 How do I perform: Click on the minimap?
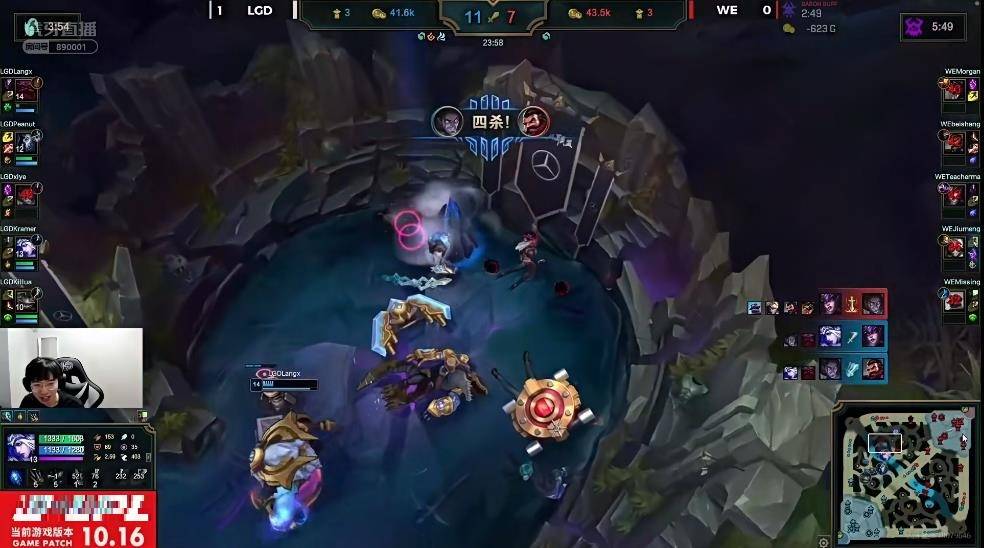(x=904, y=472)
